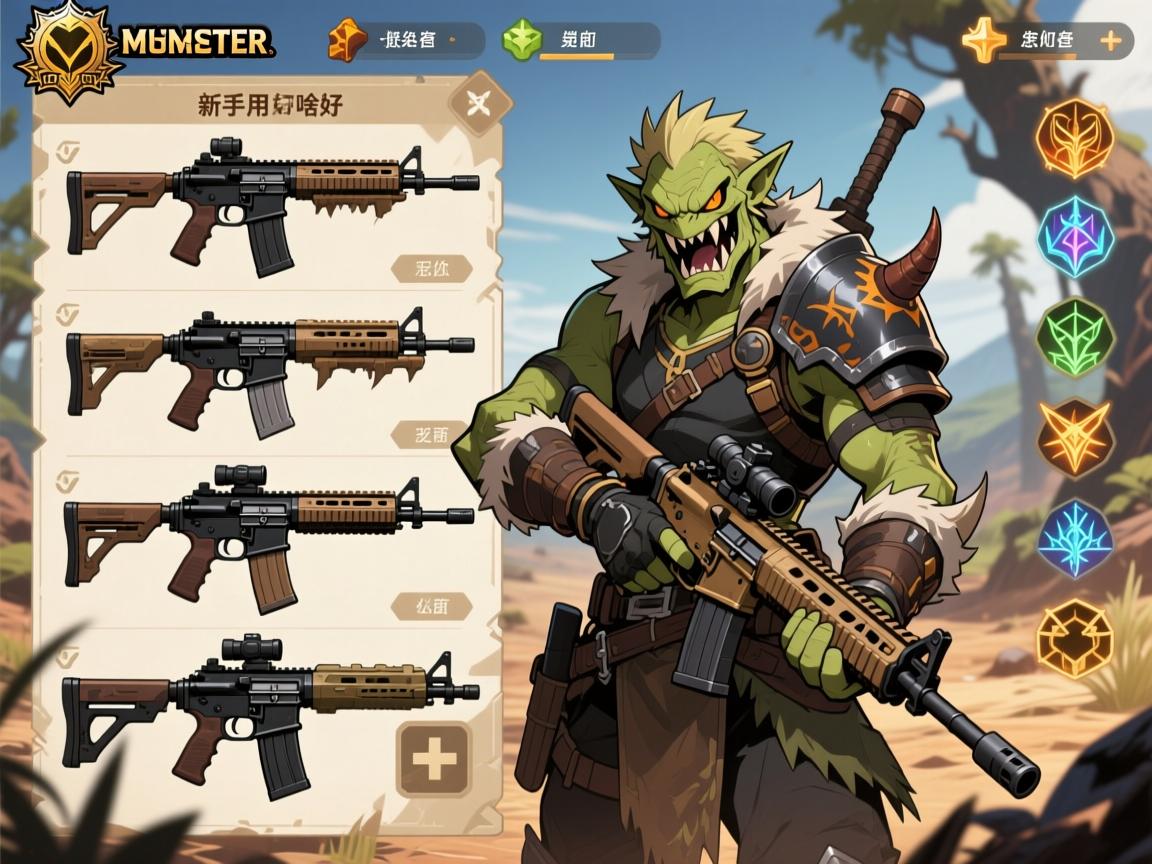Viewport: 1152px width, 864px height.
Task: Click the tag button under the gray-magazine rifle
Action: point(431,435)
